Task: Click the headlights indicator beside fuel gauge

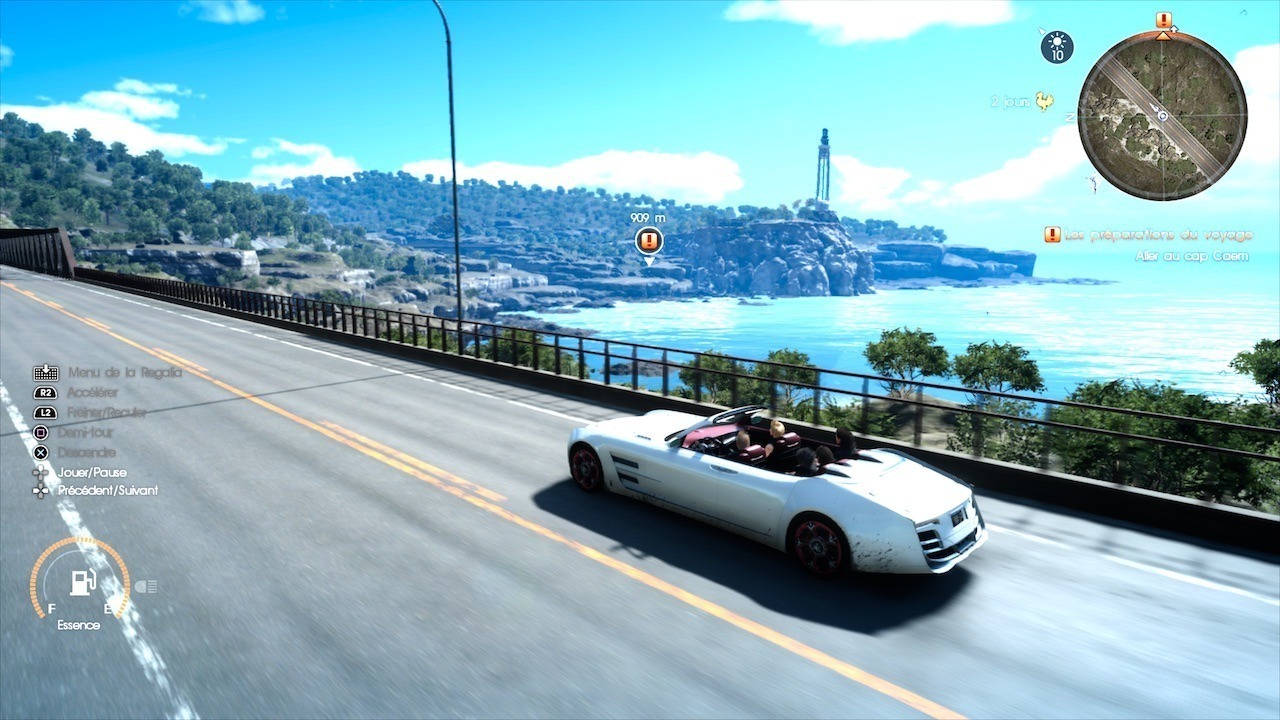Action: point(146,586)
